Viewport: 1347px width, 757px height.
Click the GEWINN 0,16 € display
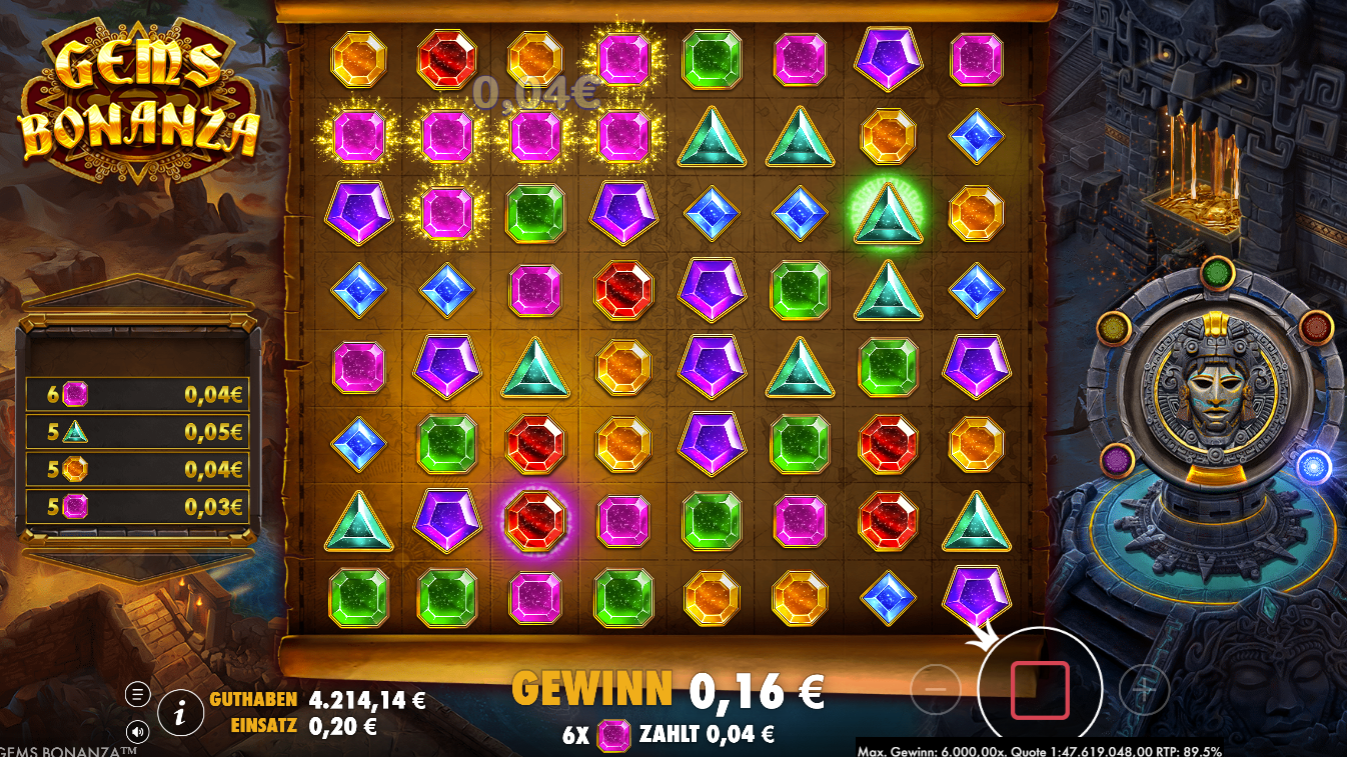(668, 688)
